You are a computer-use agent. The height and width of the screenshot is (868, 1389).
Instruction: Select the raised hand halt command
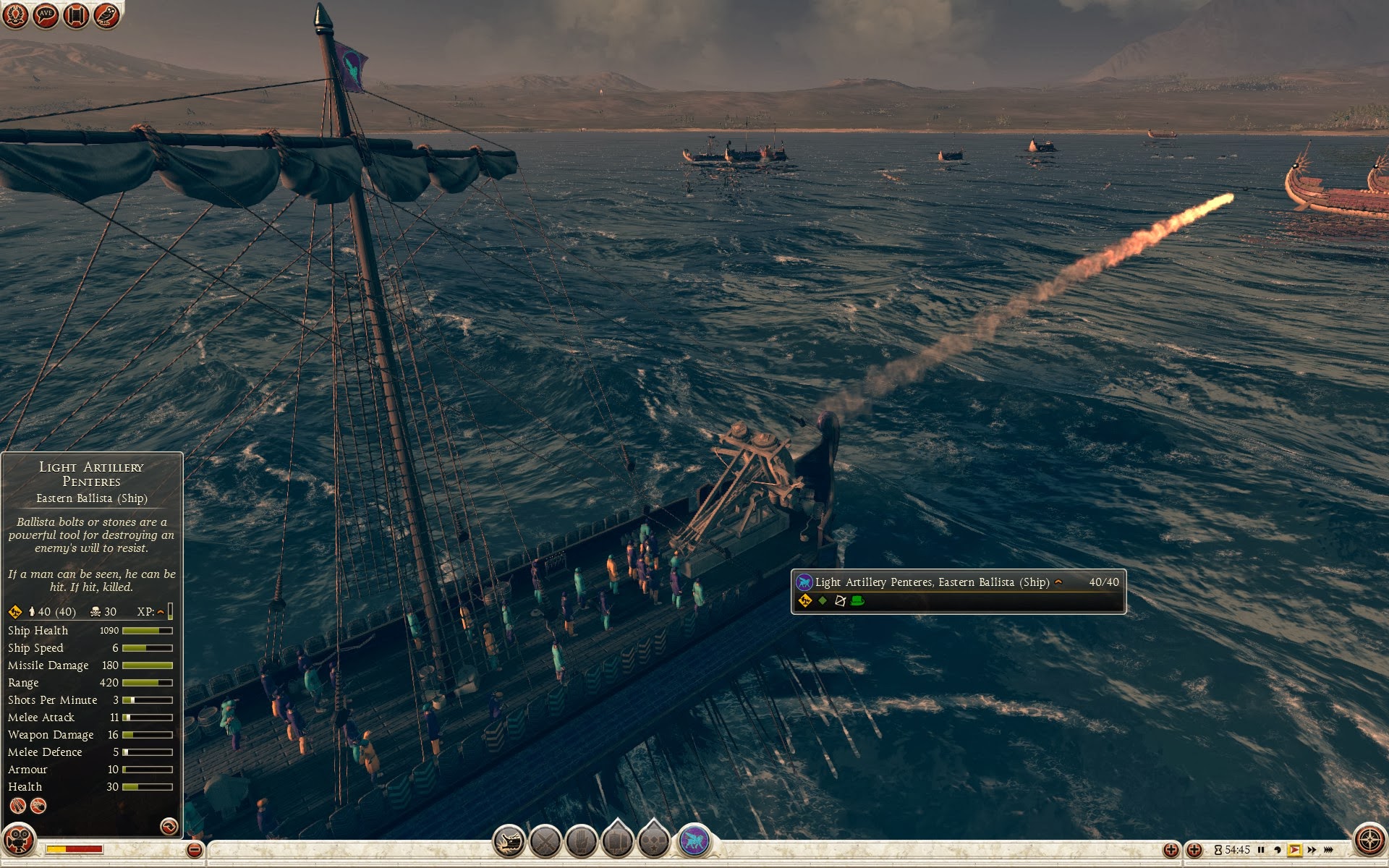(x=582, y=842)
